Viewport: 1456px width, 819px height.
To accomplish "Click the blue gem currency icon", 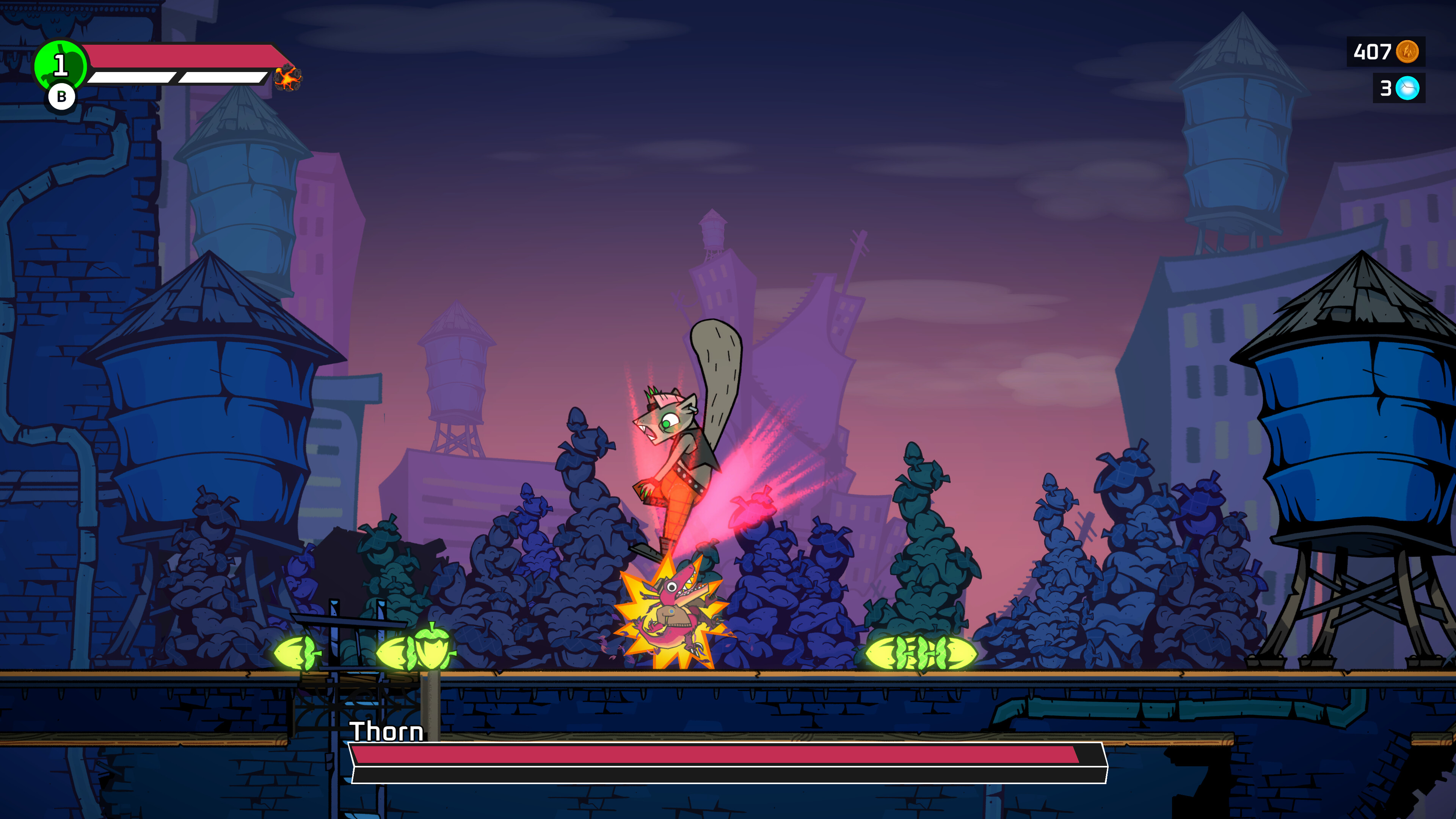I will pos(1407,88).
